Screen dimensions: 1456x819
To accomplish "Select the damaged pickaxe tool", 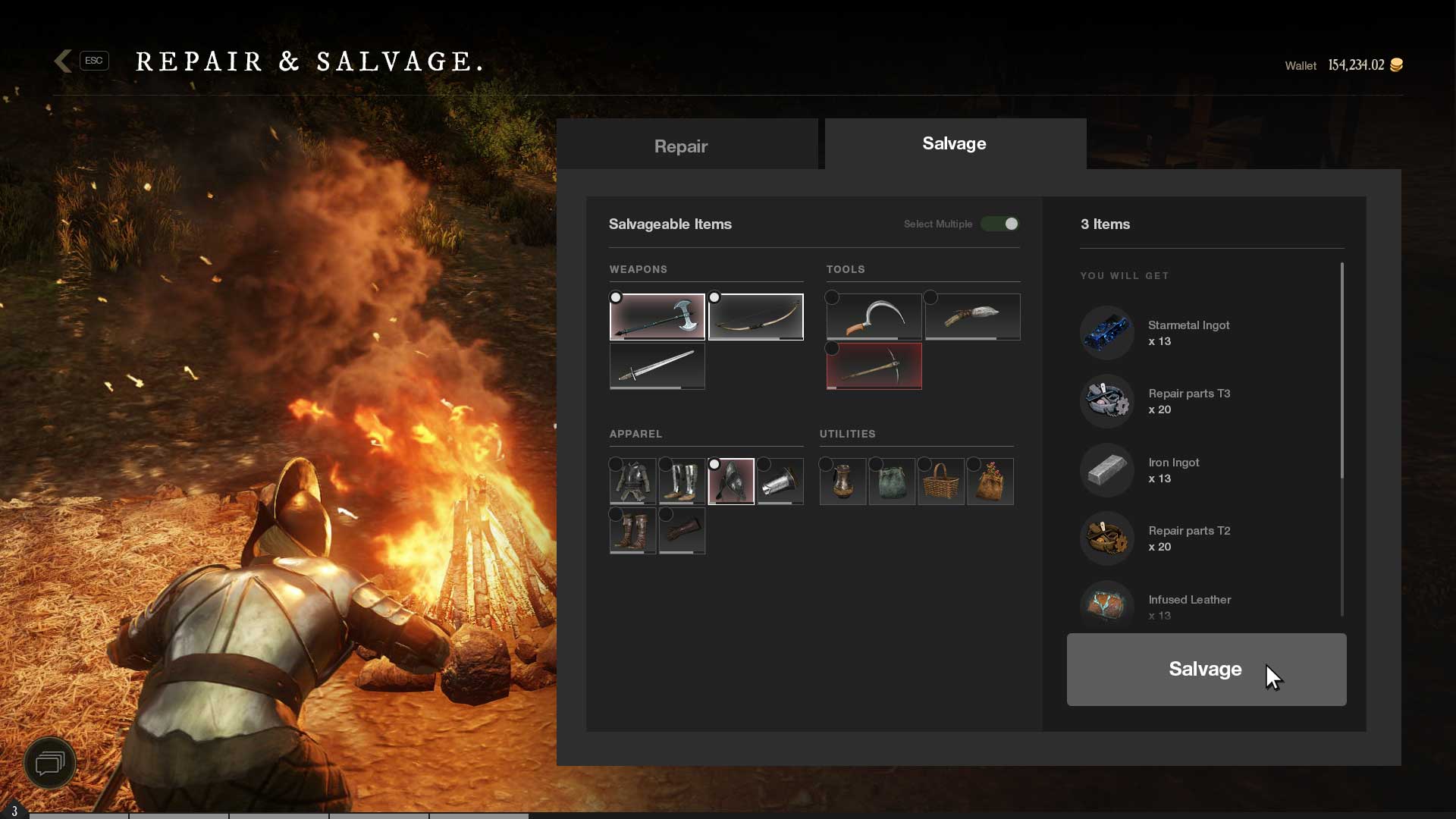I will point(874,366).
